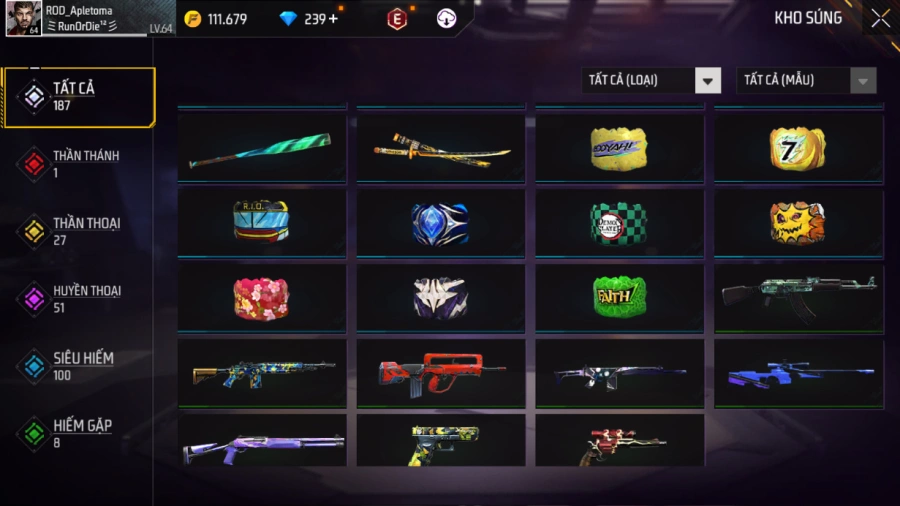
Task: Open the Tất Cả (Loại) dropdown
Action: (x=651, y=80)
